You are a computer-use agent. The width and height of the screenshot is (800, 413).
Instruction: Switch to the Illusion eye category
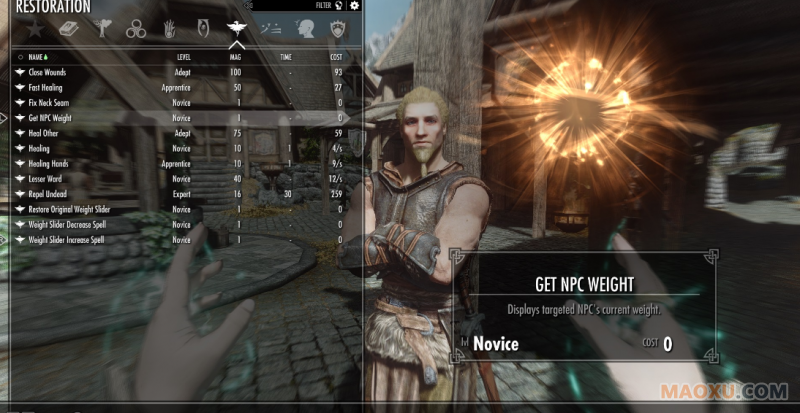[x=203, y=30]
